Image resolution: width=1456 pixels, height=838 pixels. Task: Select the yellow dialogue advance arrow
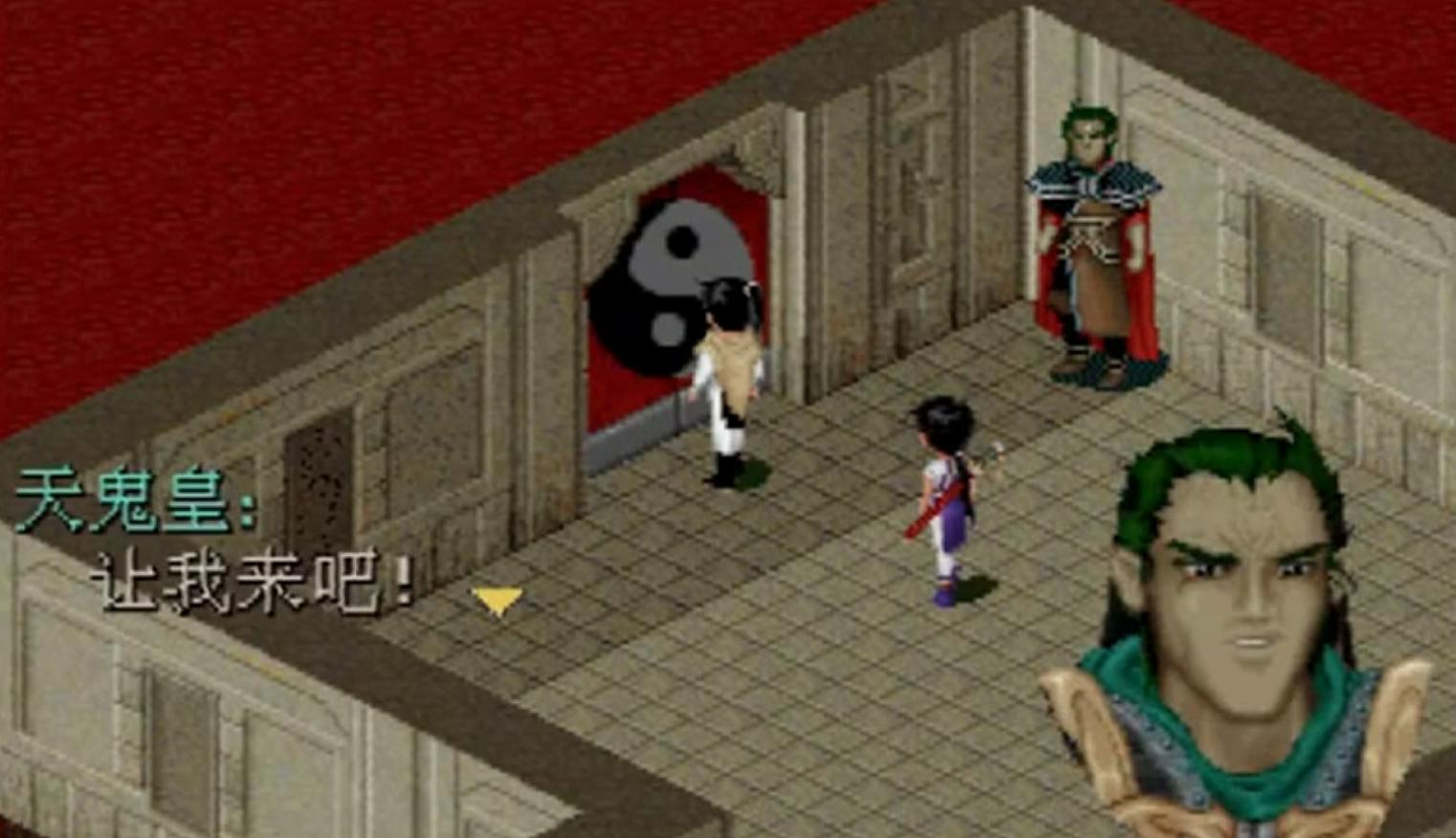coord(496,599)
